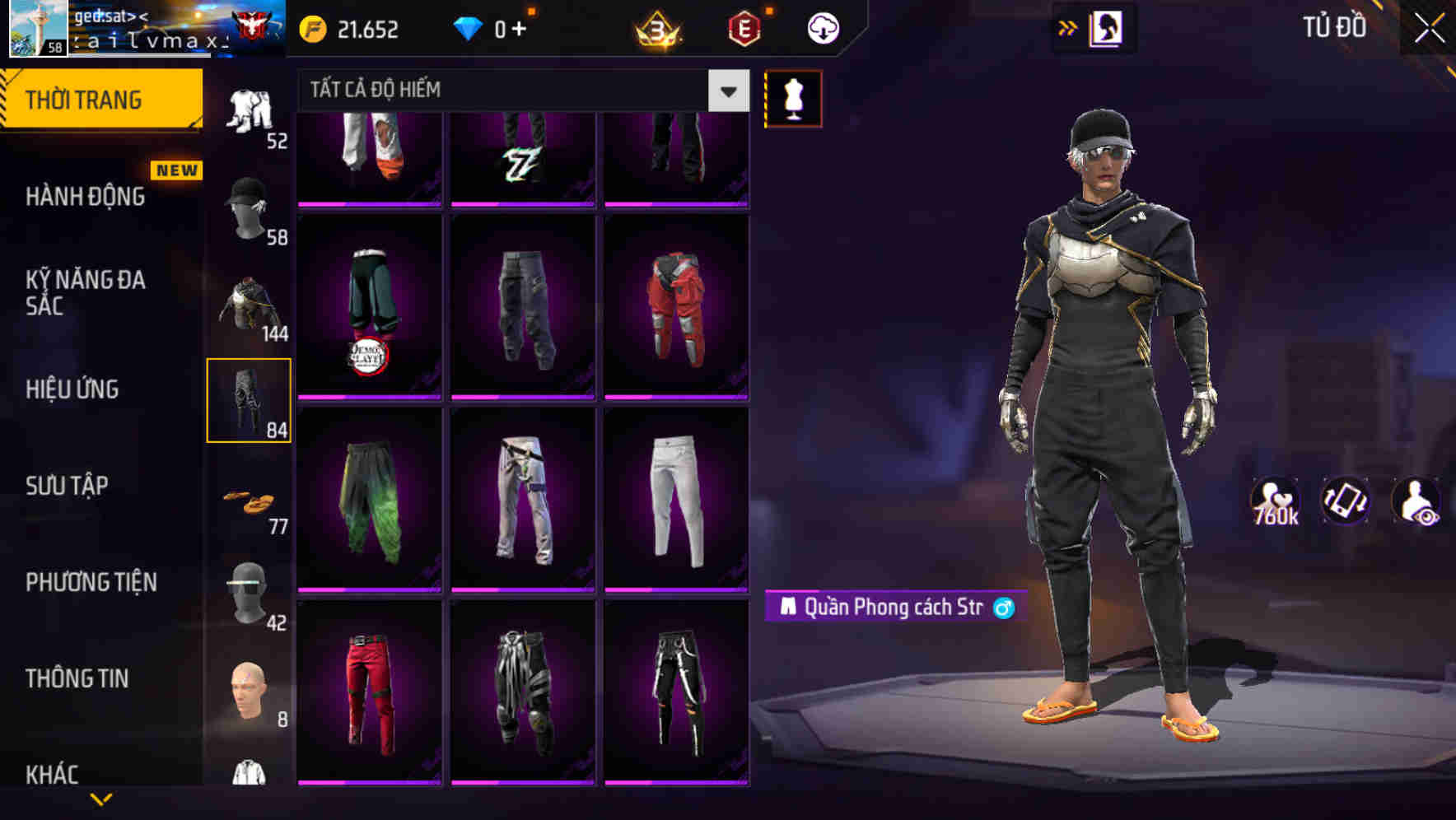Select the PHƯƠNG TIỆN section
The width and height of the screenshot is (1456, 820).
pos(91,582)
